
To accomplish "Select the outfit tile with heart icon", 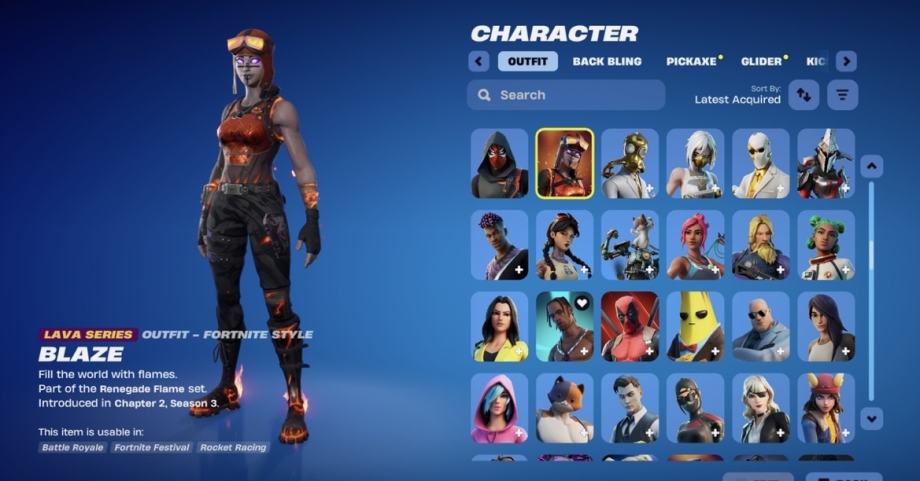I will click(564, 326).
